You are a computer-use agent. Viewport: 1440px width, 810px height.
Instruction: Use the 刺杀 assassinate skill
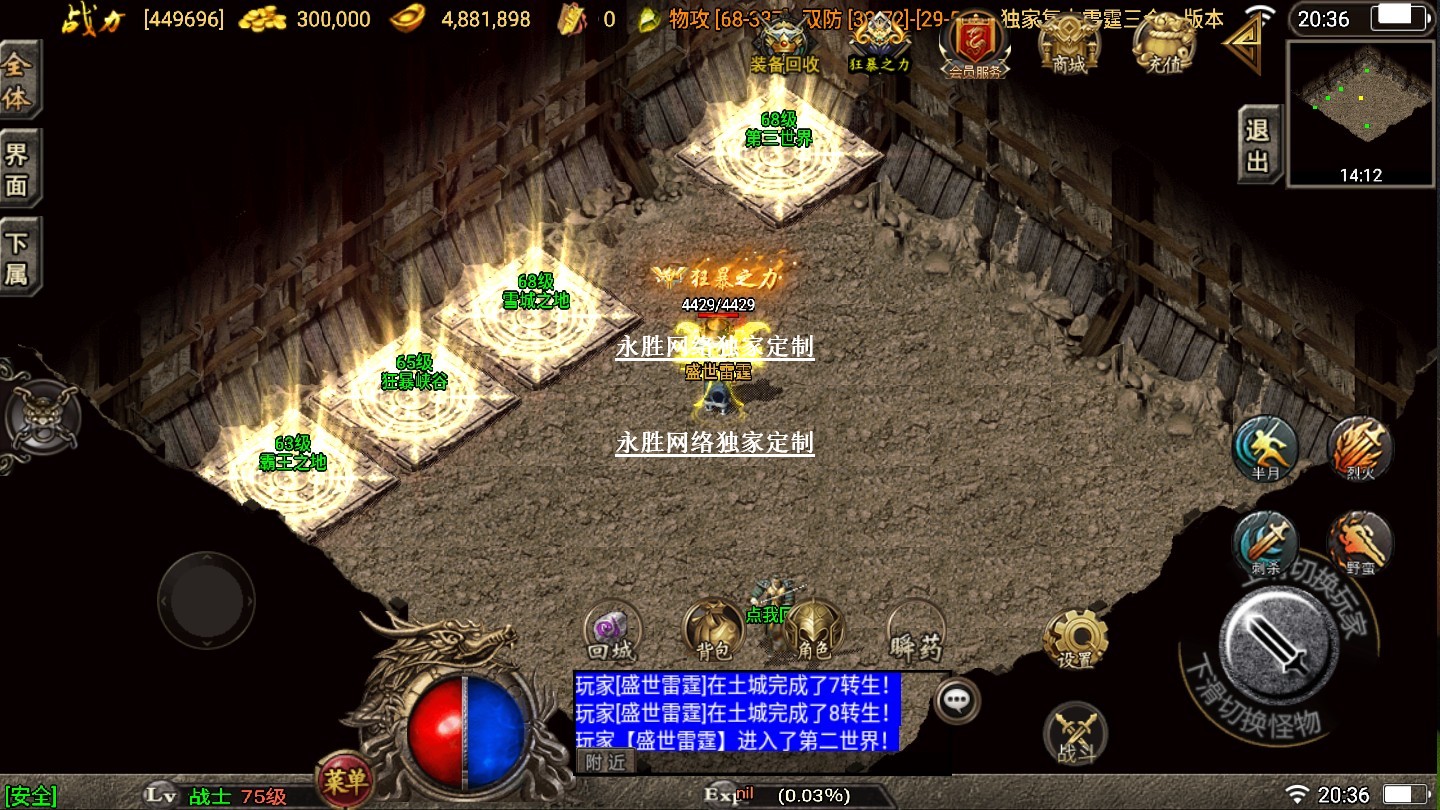tap(1265, 543)
